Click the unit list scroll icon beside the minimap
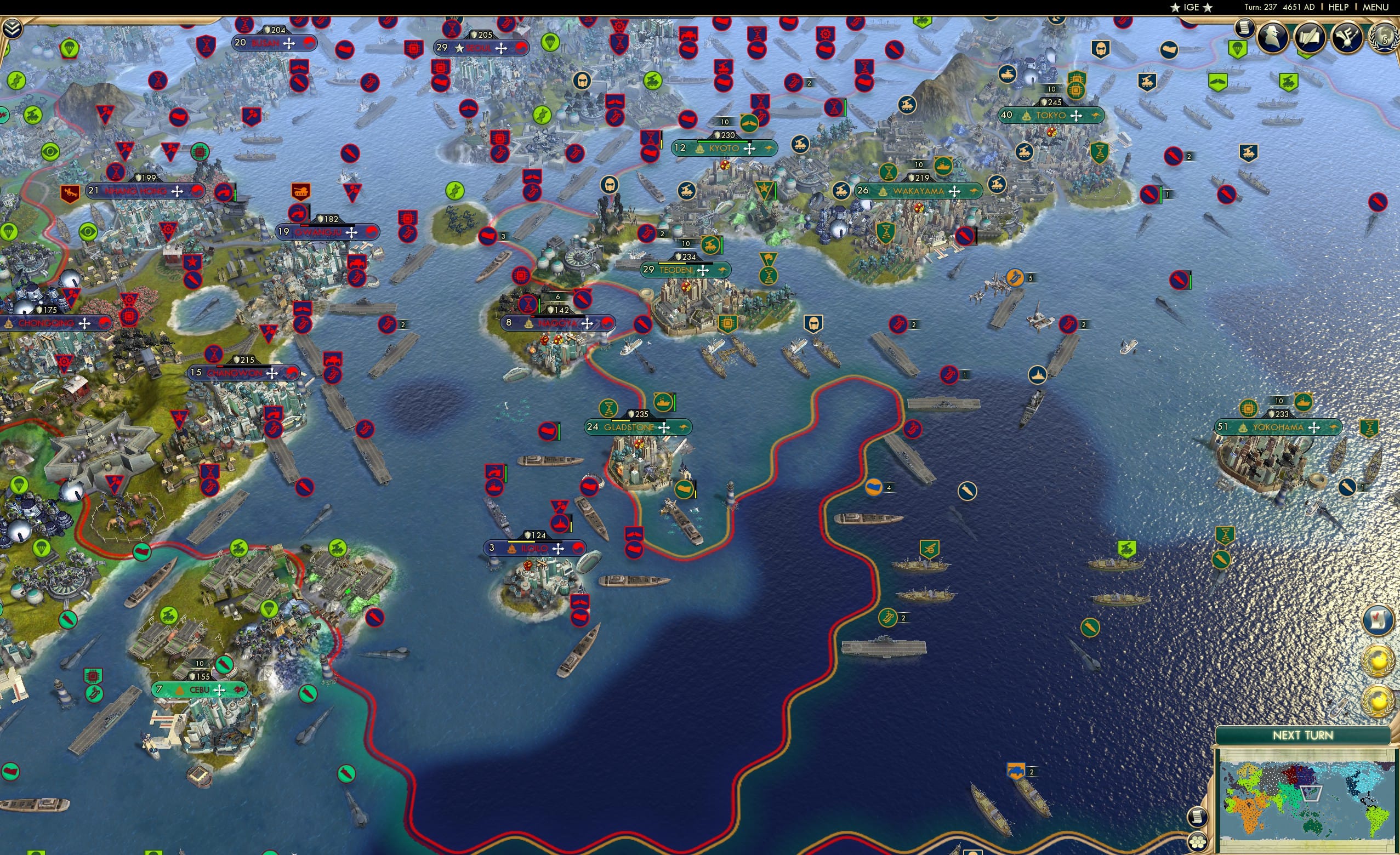 (1198, 818)
